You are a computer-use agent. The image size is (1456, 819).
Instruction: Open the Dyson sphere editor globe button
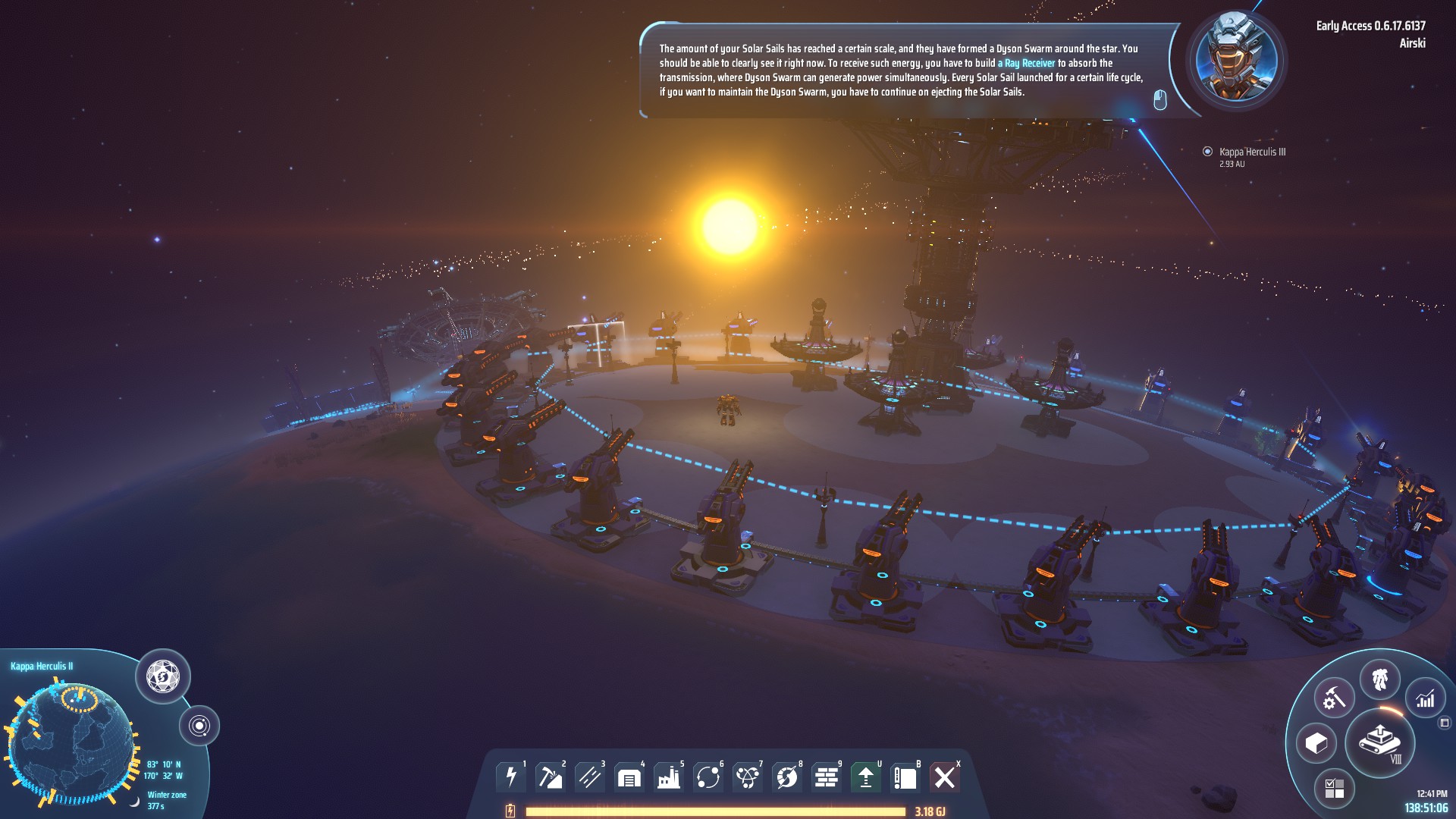point(162,675)
